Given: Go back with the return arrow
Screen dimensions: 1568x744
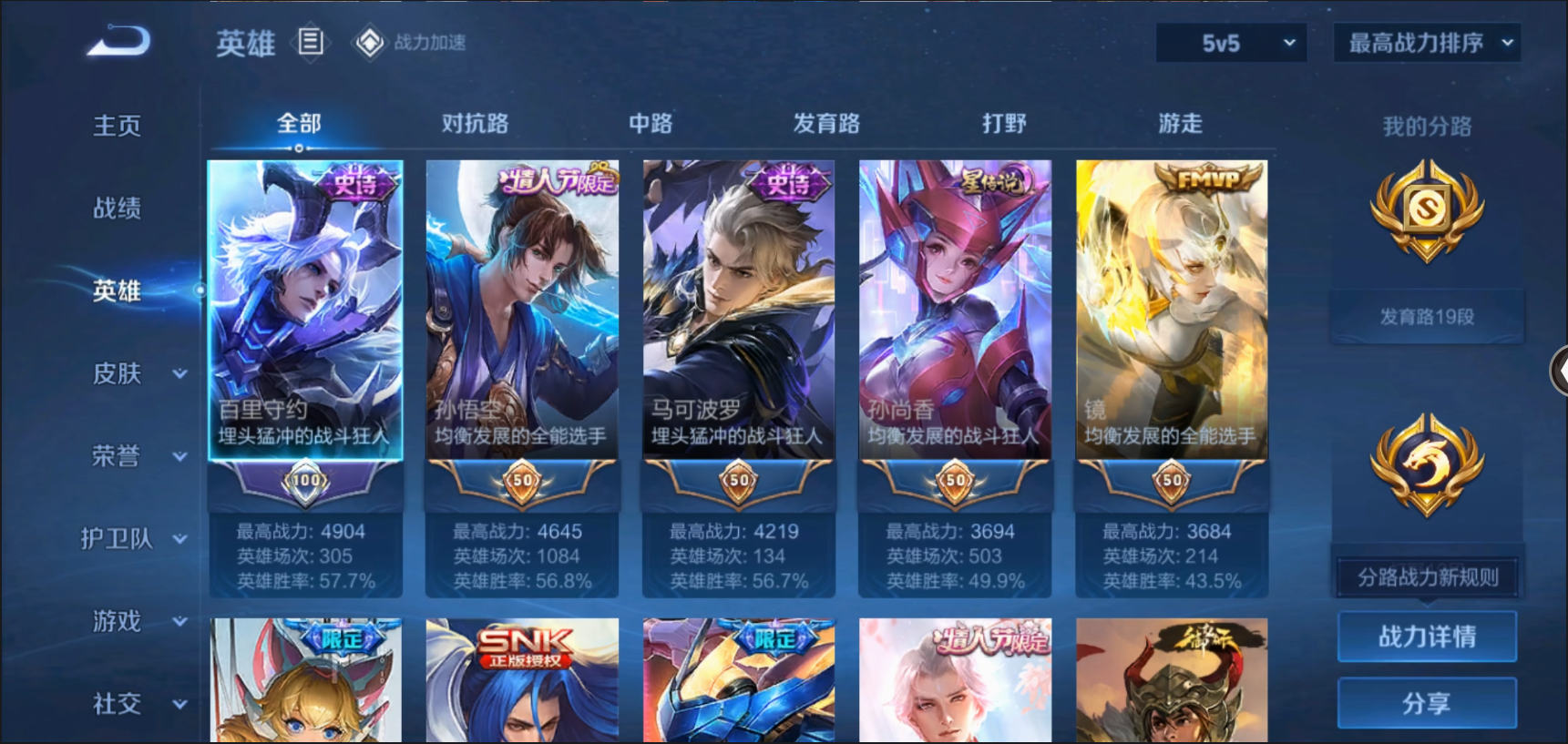Looking at the screenshot, I should tap(118, 41).
